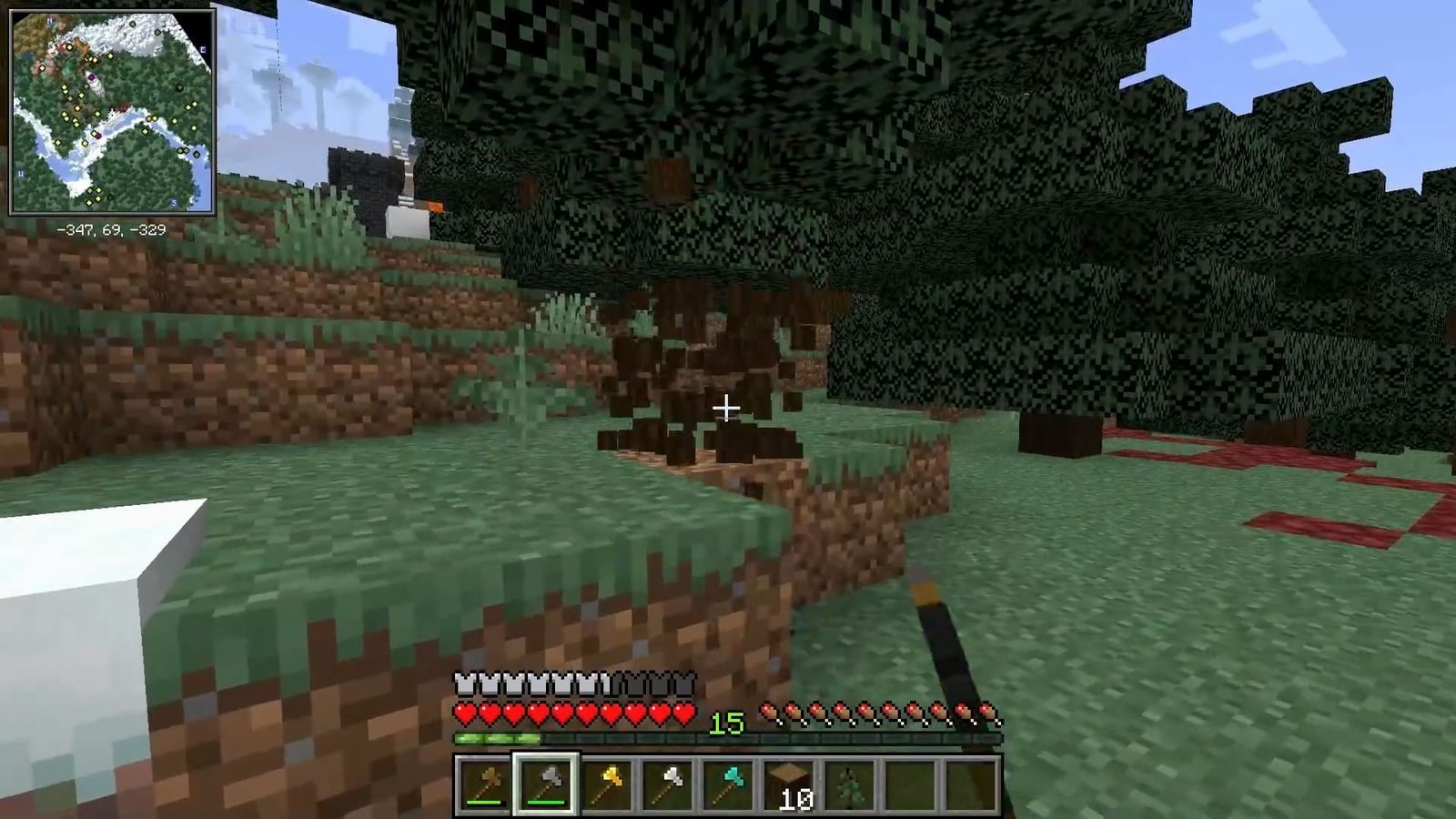Click the E compass marker on the minimap

click(x=202, y=48)
